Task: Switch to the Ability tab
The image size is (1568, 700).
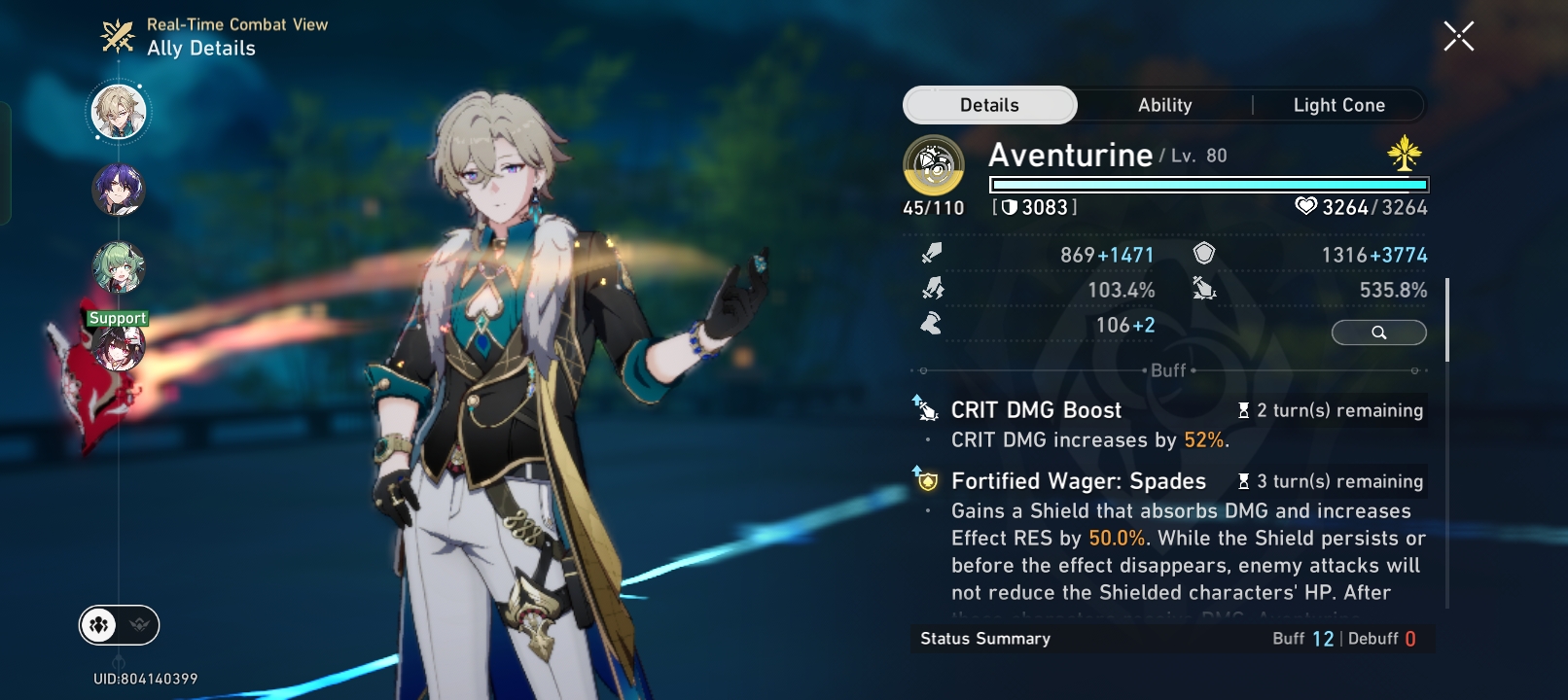Action: point(1163,105)
